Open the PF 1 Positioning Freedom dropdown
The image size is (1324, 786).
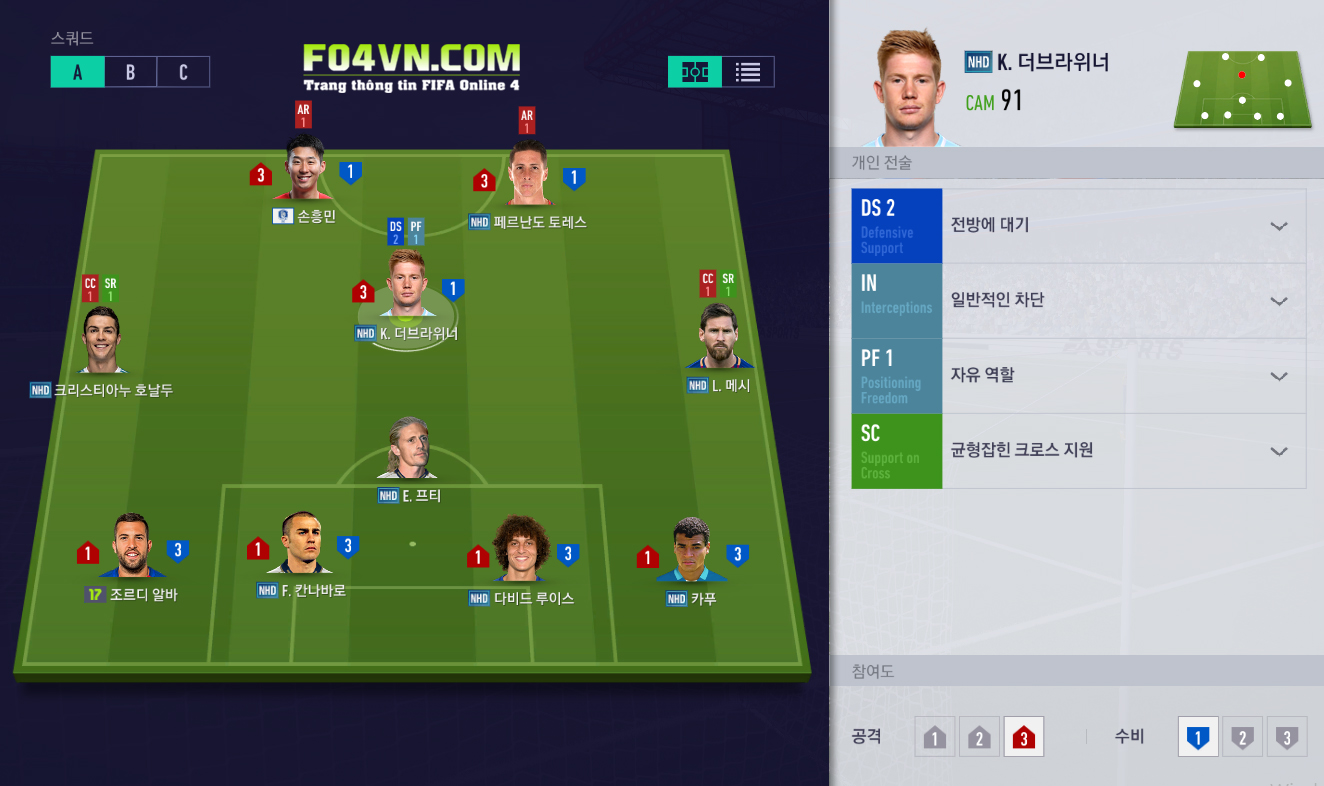(x=1278, y=376)
